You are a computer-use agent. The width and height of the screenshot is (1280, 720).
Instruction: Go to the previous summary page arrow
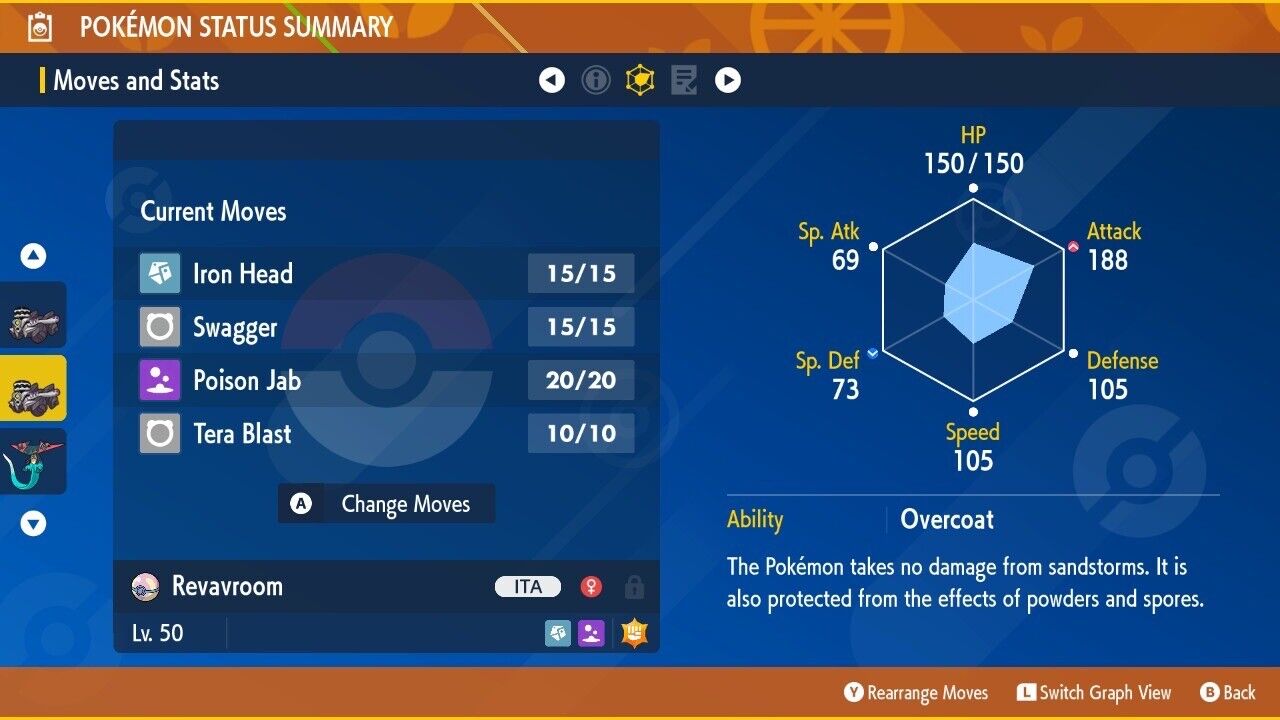[x=552, y=80]
